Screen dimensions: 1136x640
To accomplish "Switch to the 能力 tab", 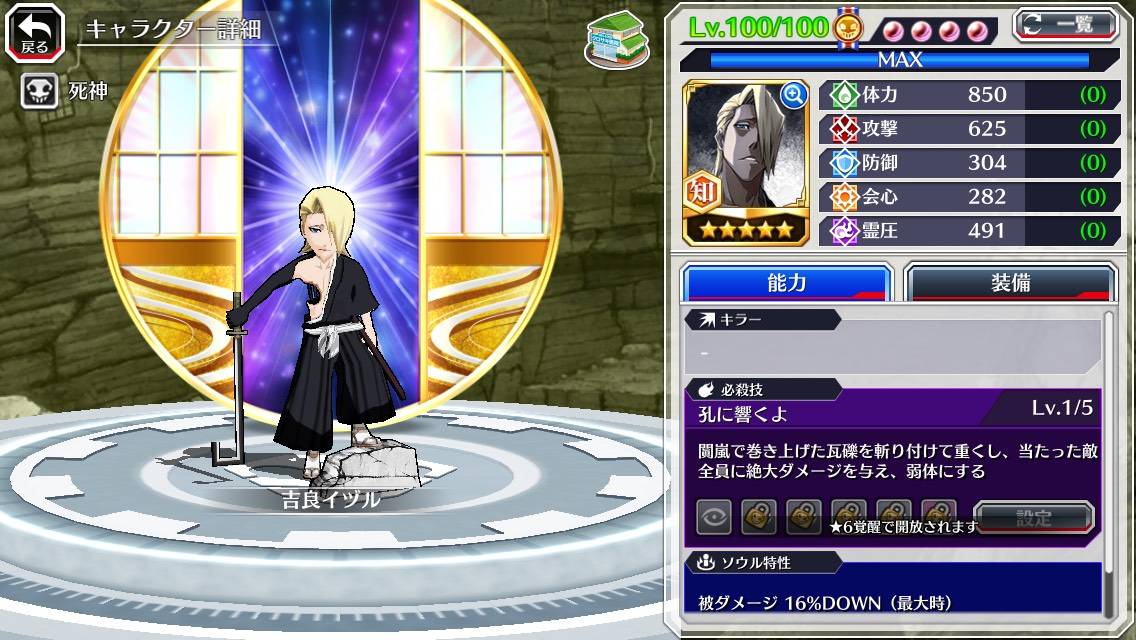I will (x=786, y=283).
